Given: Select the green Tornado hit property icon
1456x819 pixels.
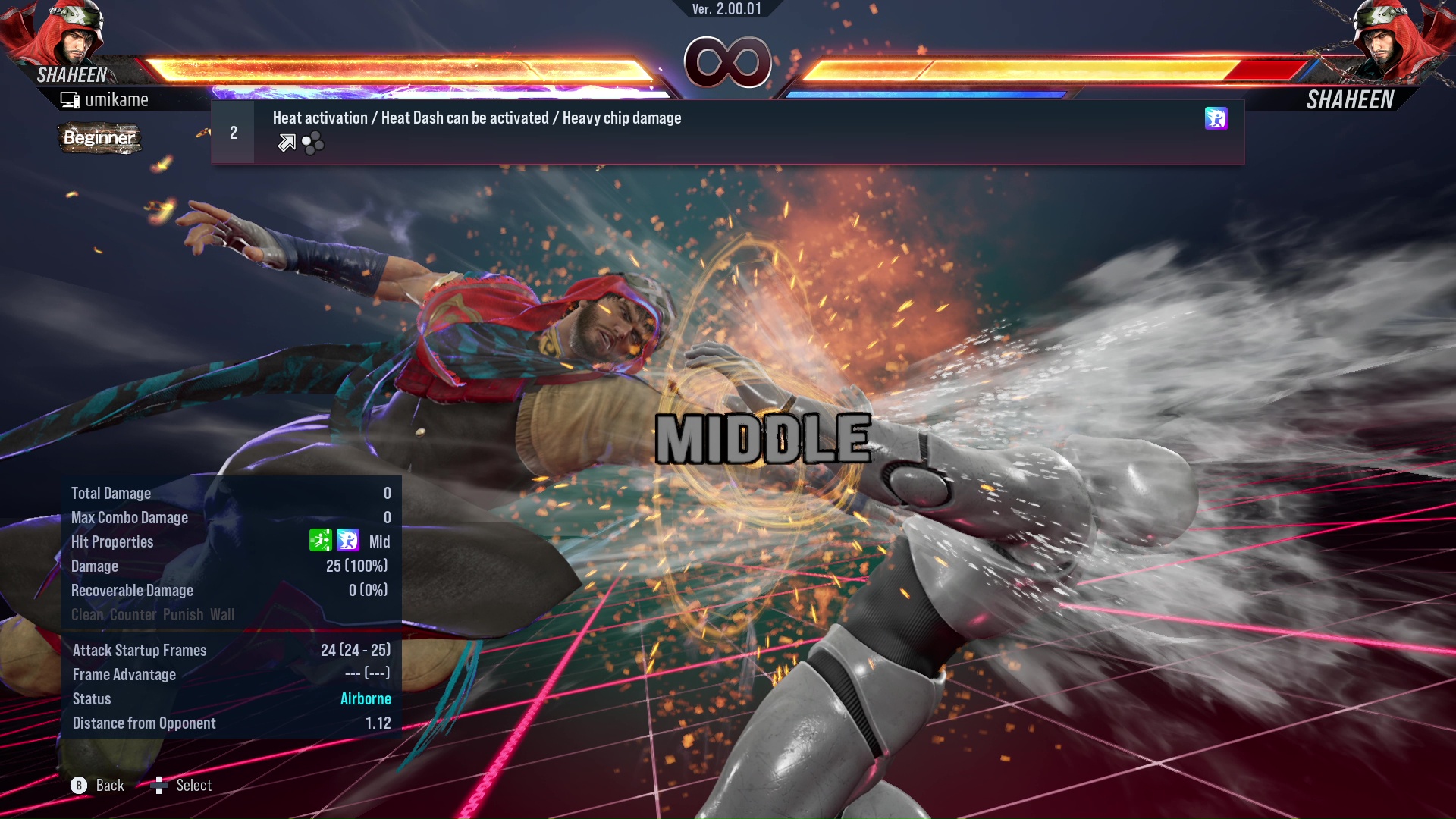Looking at the screenshot, I should (322, 541).
